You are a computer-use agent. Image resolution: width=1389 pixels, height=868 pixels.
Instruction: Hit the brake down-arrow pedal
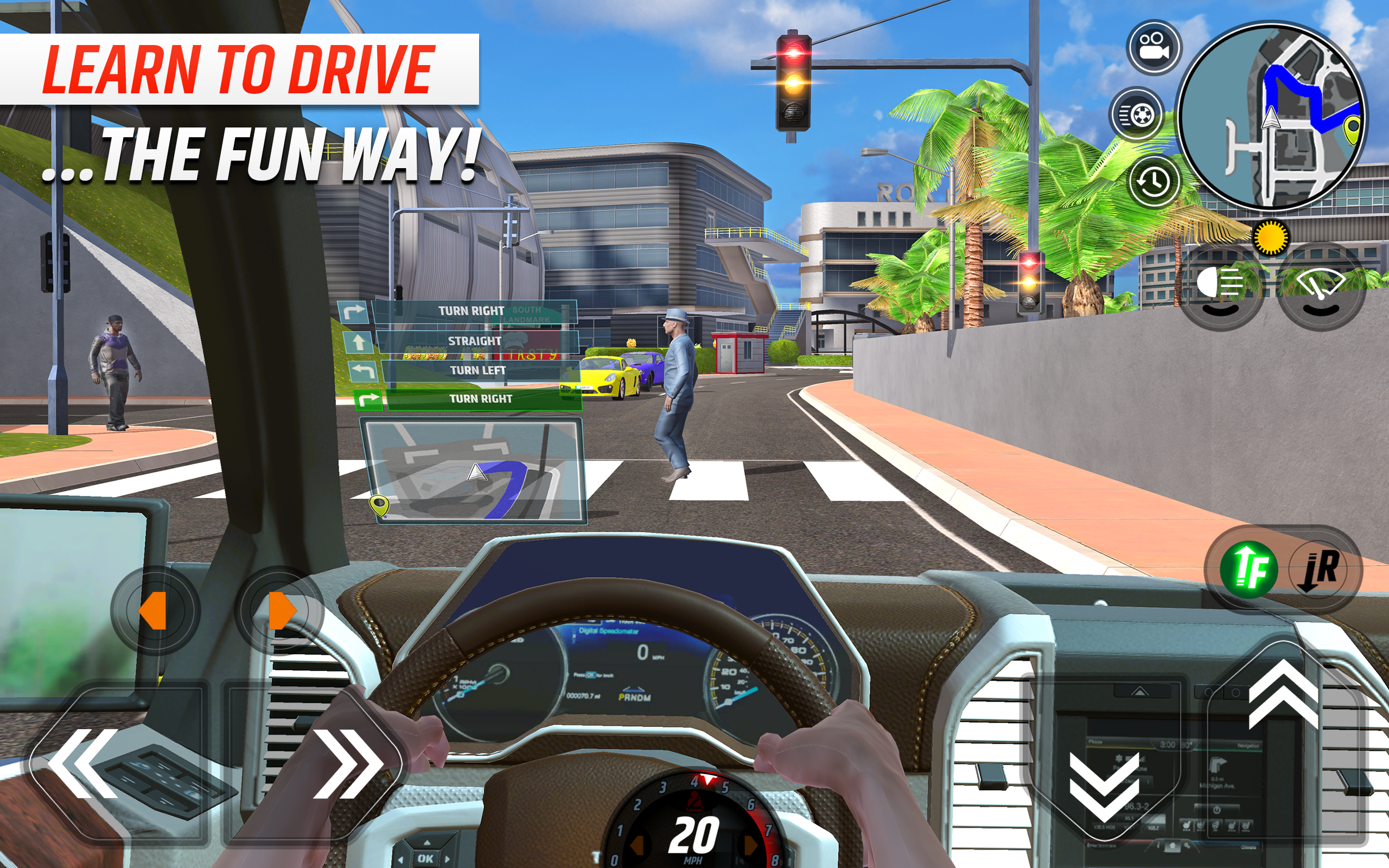click(1103, 787)
